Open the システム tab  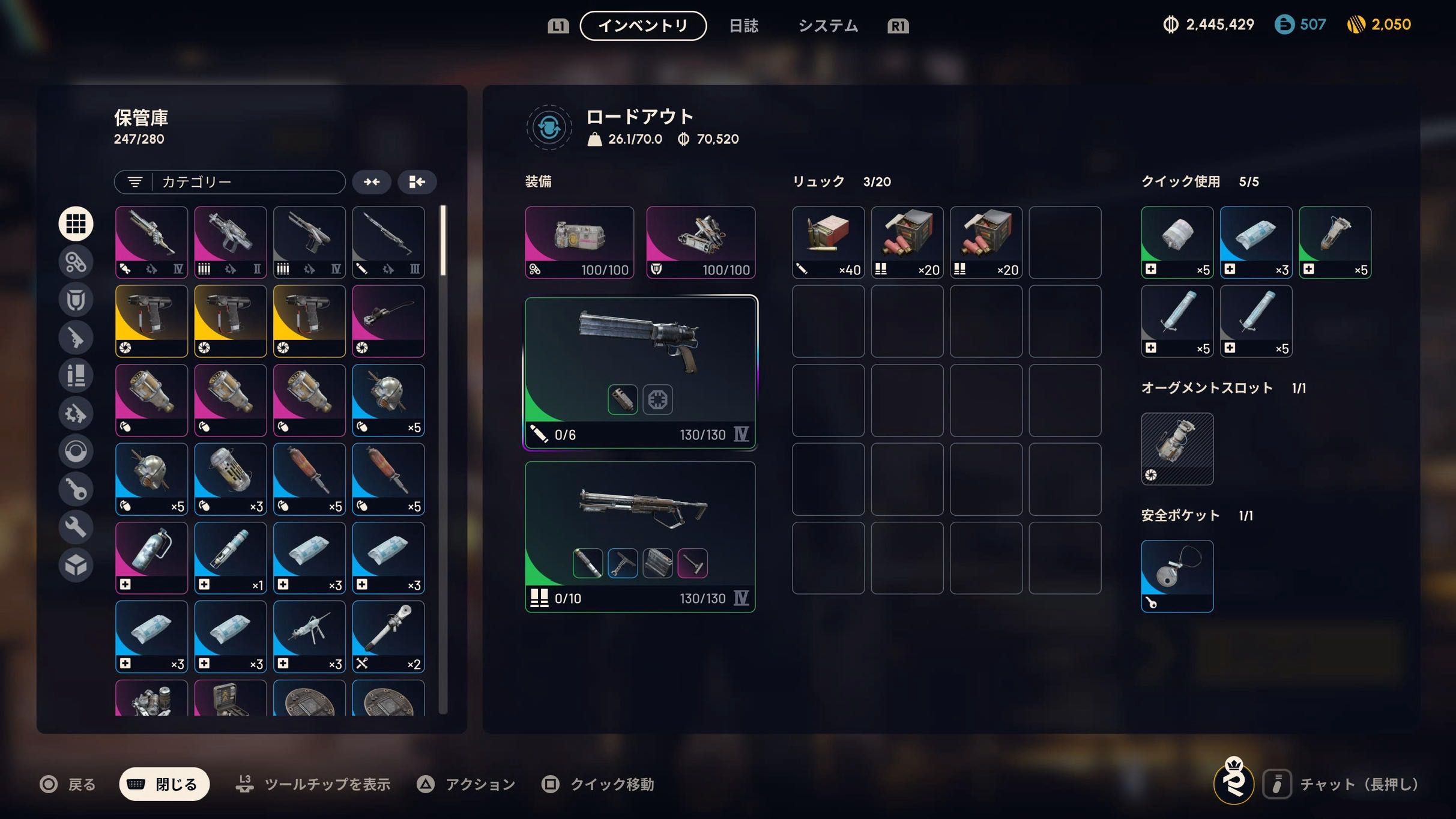pyautogui.click(x=828, y=26)
